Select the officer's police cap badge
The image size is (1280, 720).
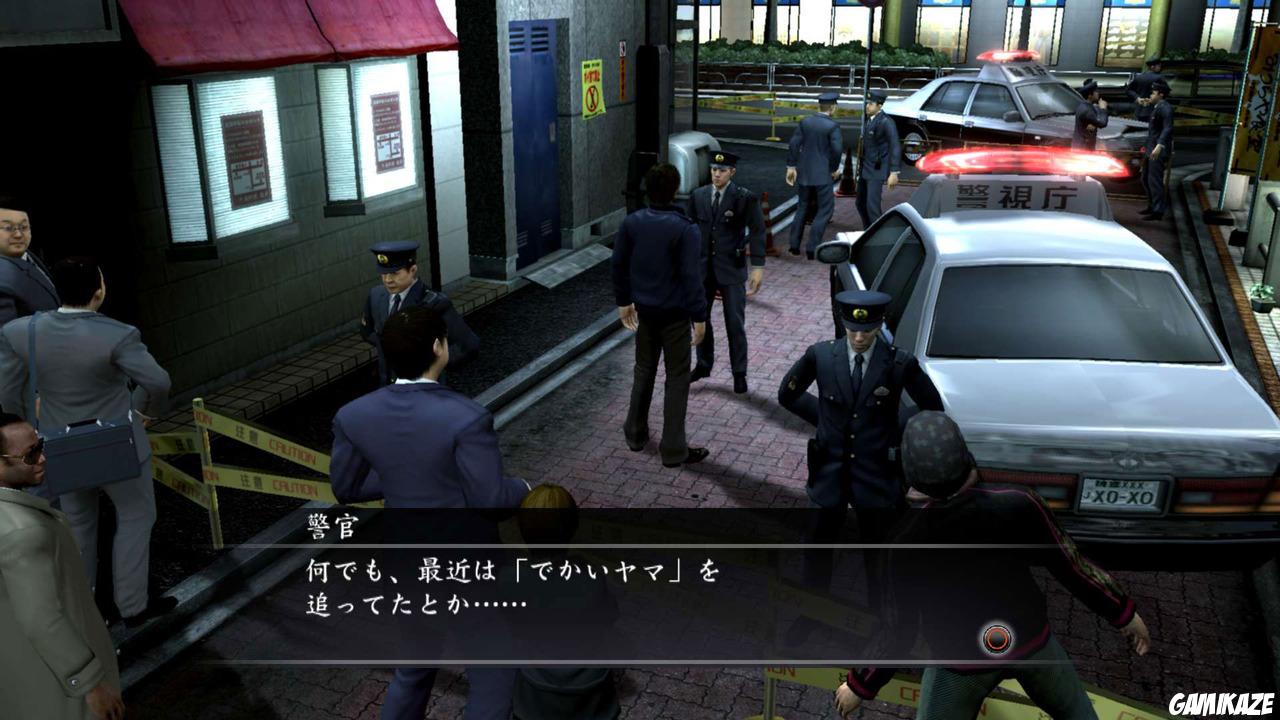tap(860, 315)
